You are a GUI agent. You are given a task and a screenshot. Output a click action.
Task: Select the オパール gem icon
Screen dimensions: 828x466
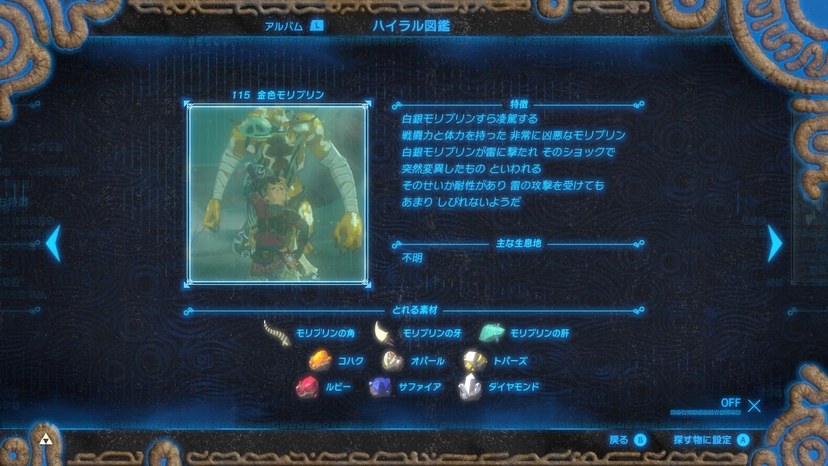click(x=392, y=360)
